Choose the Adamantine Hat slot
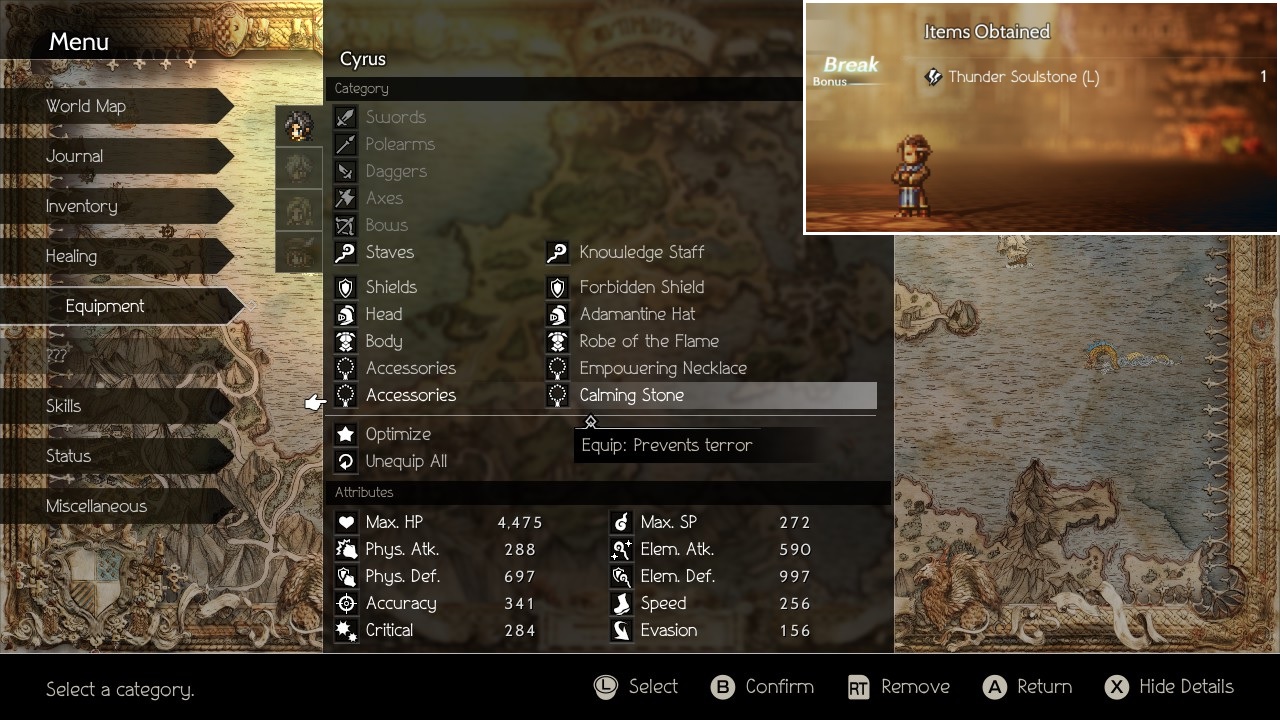This screenshot has width=1280, height=720. point(637,314)
